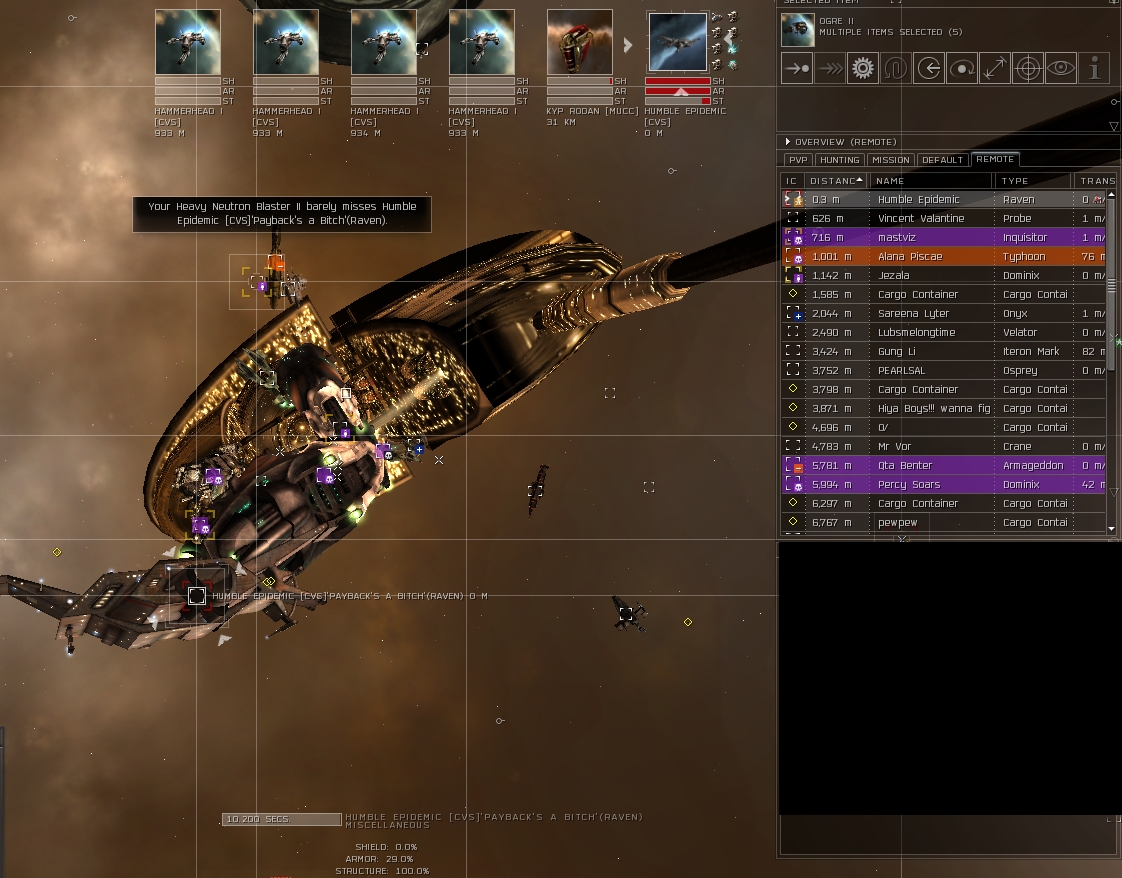Sort overview by the Name column header

coord(930,181)
